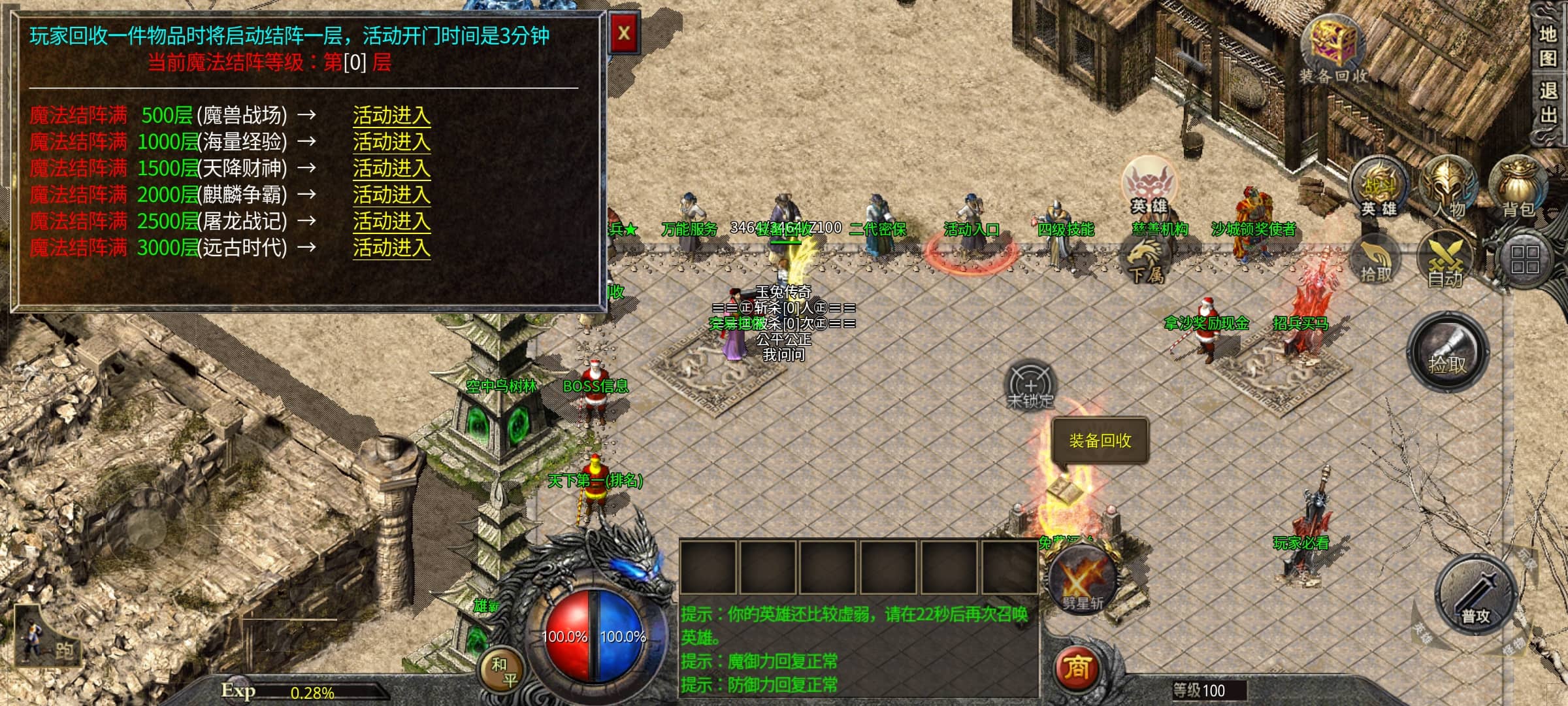Tap the 未锁定 target lock crosshair
The image size is (1568, 706).
[x=1030, y=386]
